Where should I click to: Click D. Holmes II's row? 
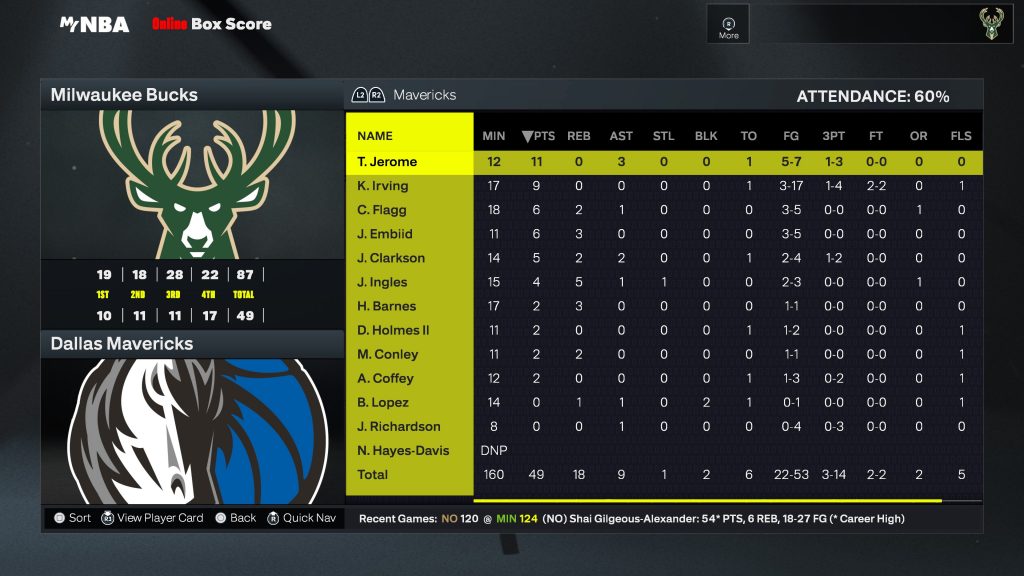pyautogui.click(x=393, y=330)
